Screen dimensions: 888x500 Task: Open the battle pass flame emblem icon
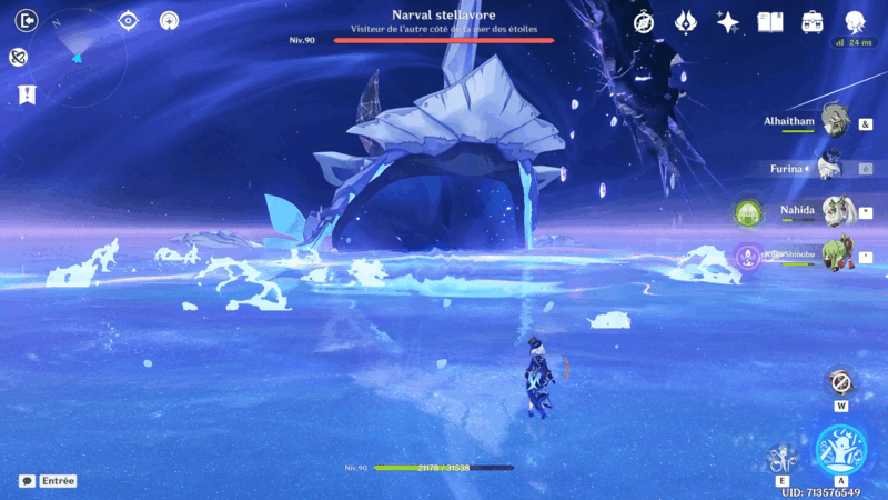(686, 22)
